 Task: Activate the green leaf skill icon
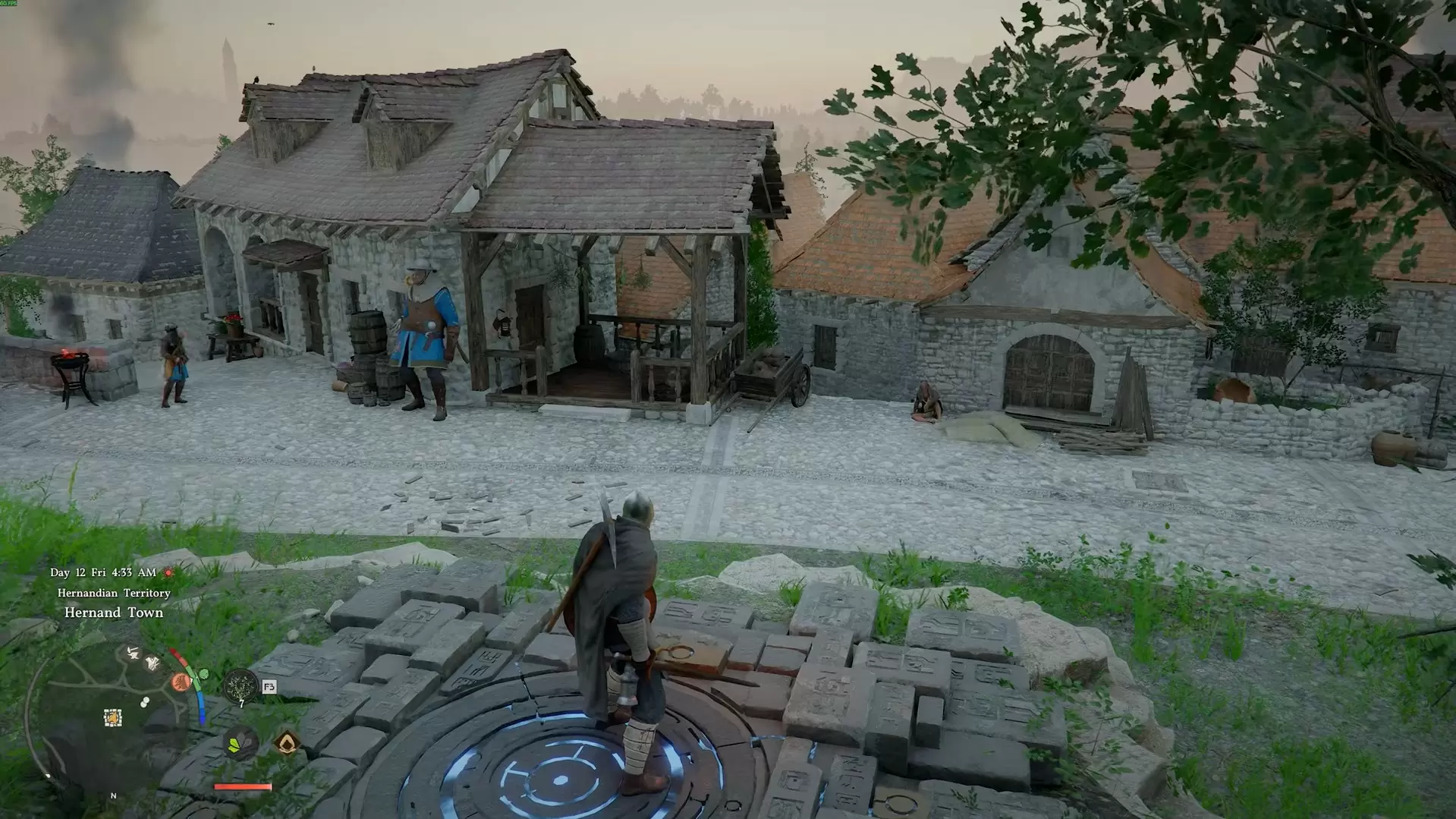tap(241, 744)
